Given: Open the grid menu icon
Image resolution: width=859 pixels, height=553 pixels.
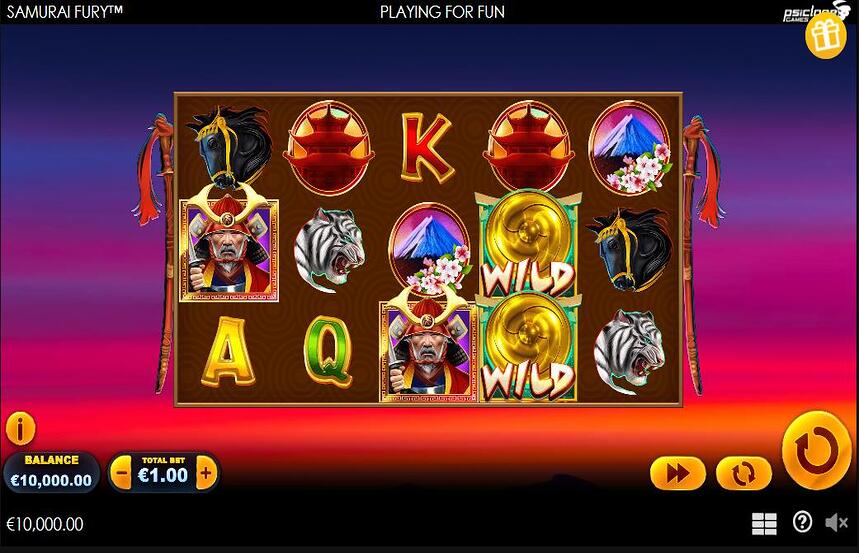Looking at the screenshot, I should [x=764, y=523].
